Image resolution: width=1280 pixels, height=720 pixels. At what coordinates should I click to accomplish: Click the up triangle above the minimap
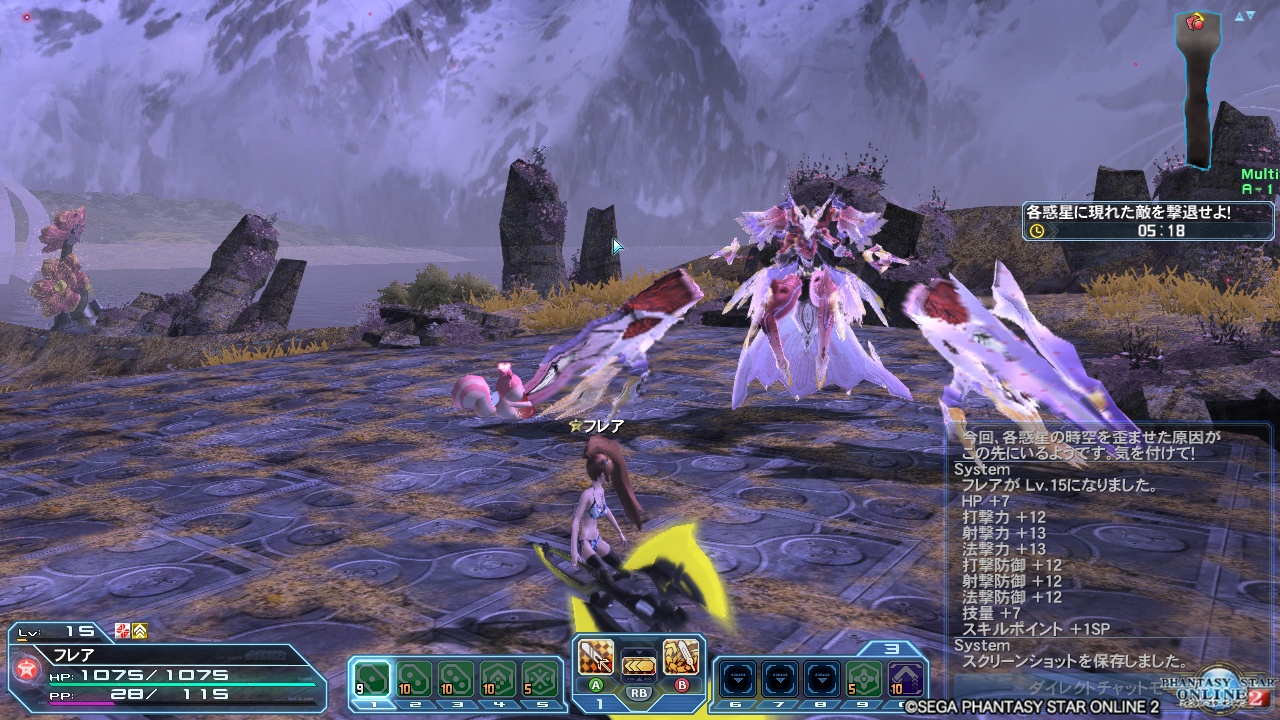click(1239, 15)
